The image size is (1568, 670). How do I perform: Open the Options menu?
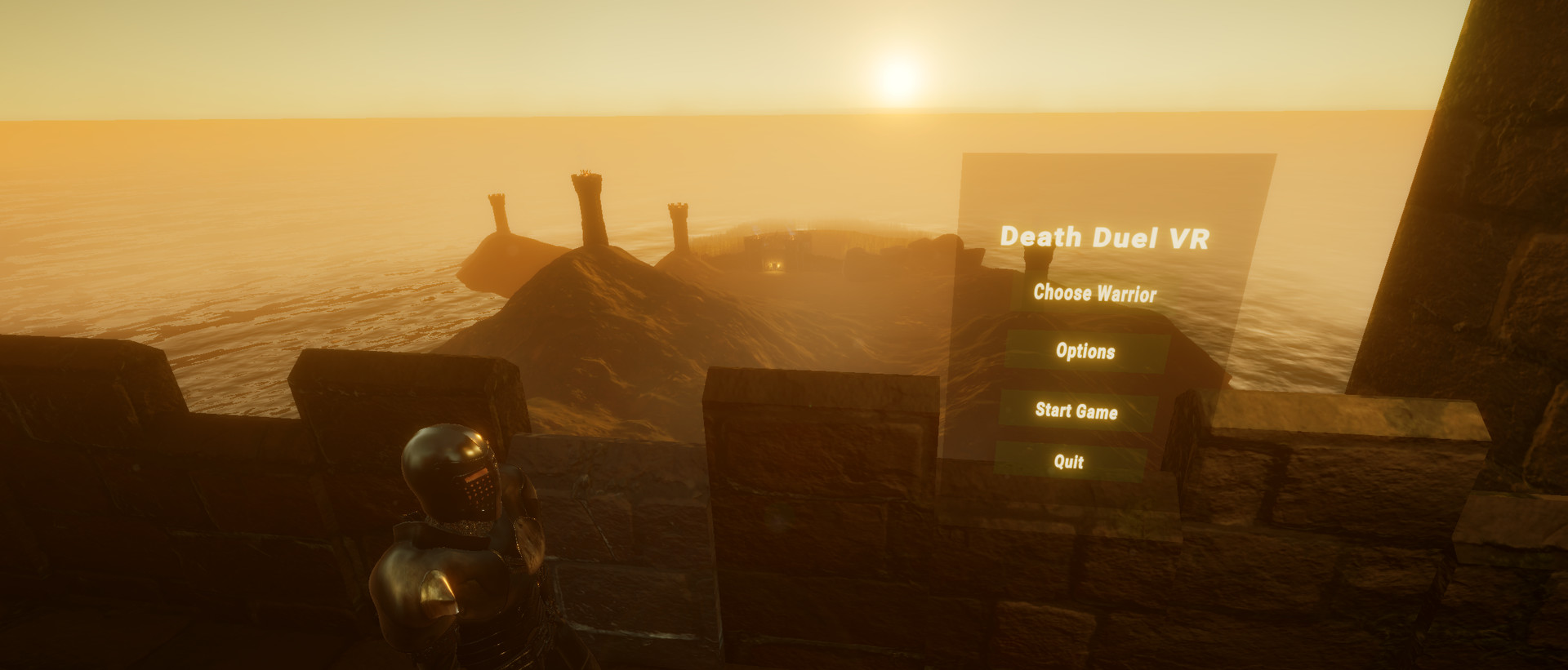tap(1087, 353)
